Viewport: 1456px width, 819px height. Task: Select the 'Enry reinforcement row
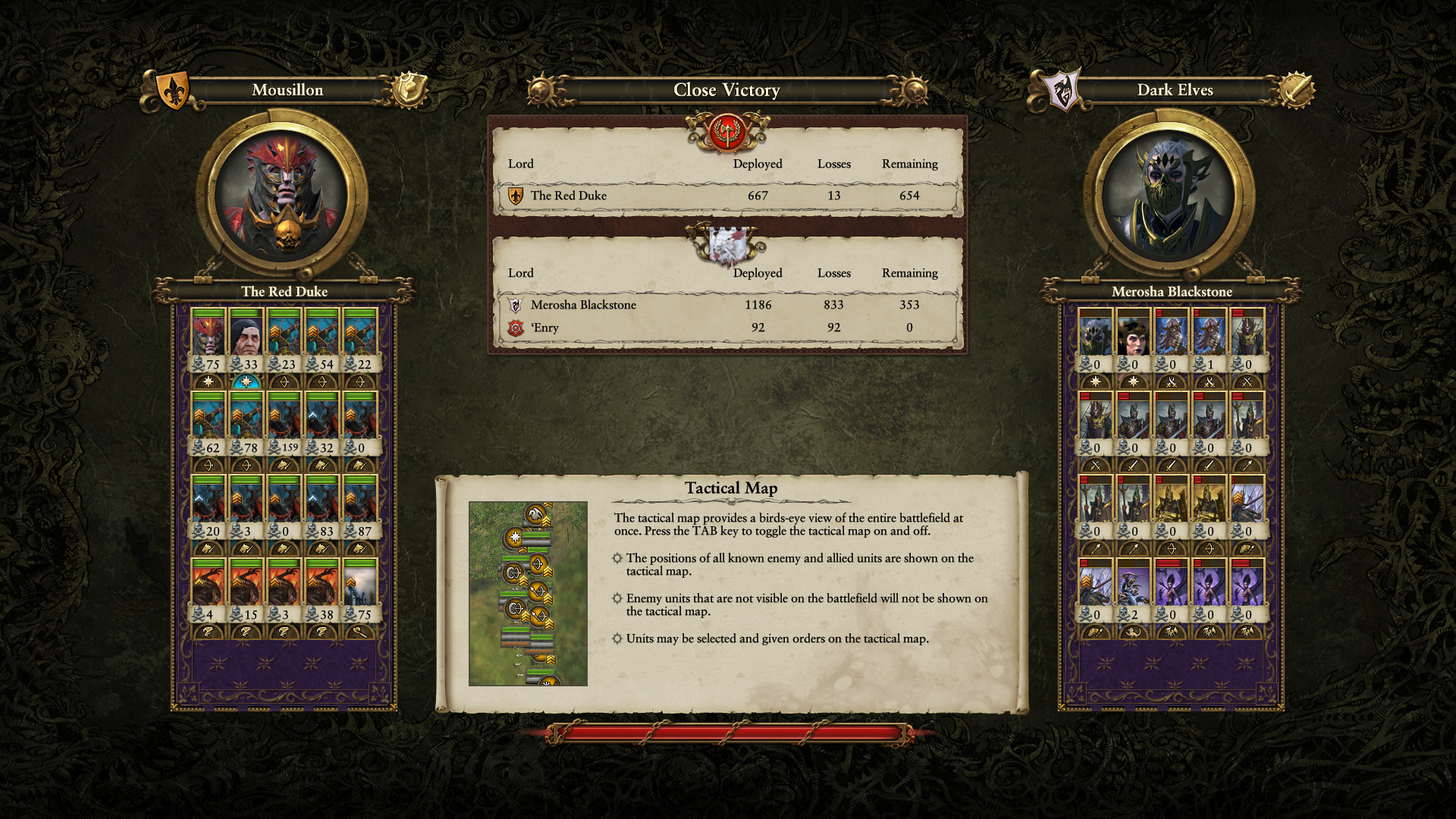coord(726,328)
